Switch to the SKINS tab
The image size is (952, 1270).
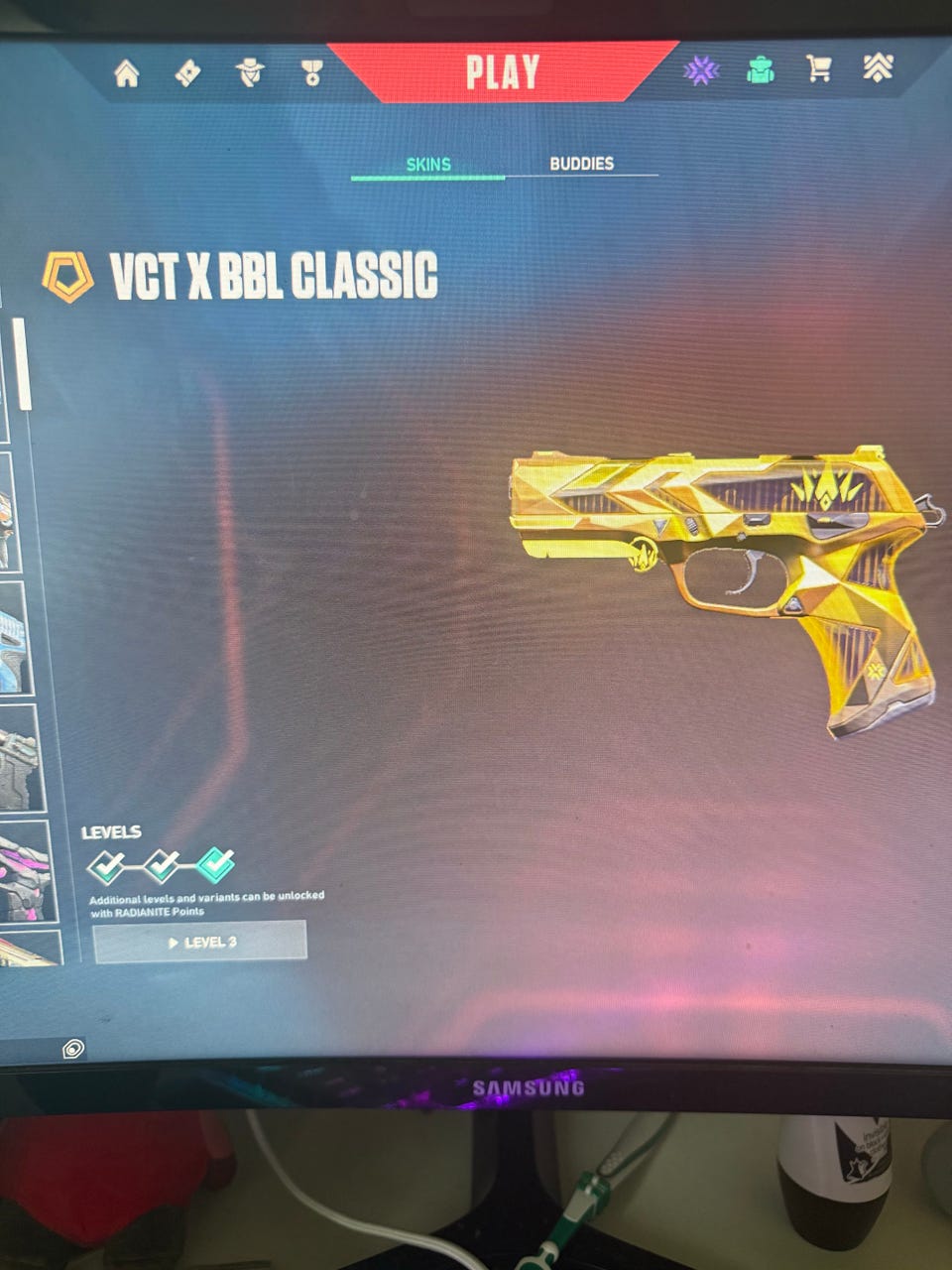tap(428, 165)
